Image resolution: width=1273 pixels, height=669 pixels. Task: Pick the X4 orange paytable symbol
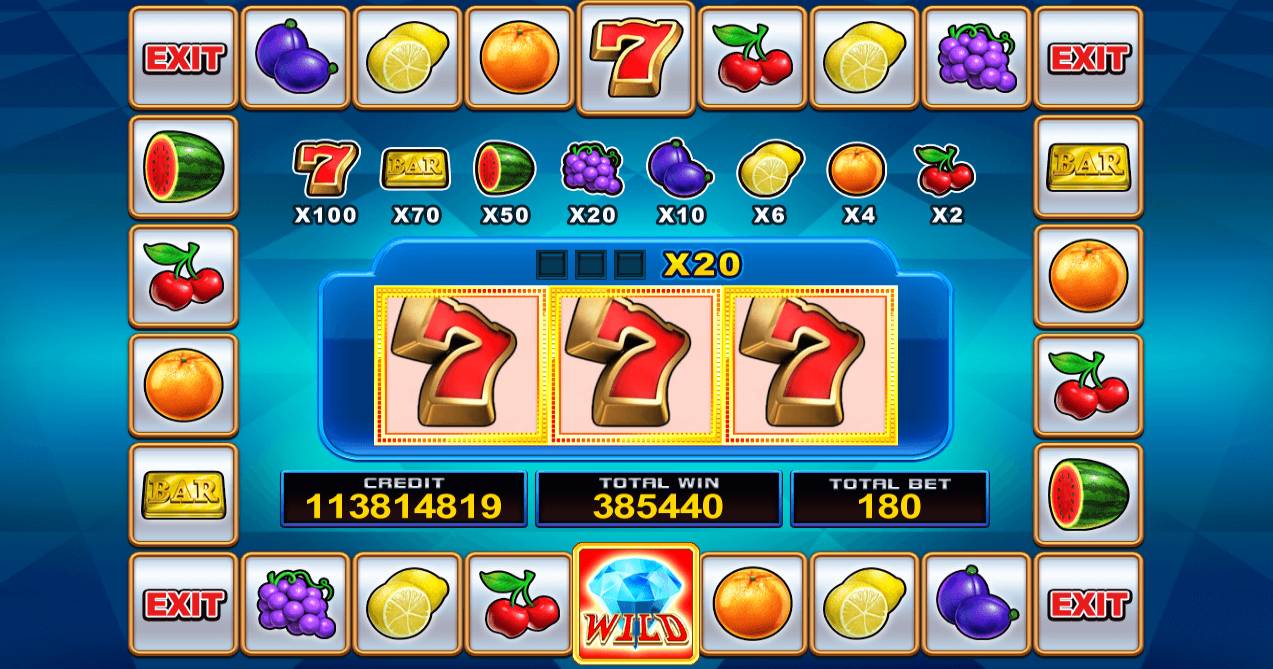pos(857,168)
